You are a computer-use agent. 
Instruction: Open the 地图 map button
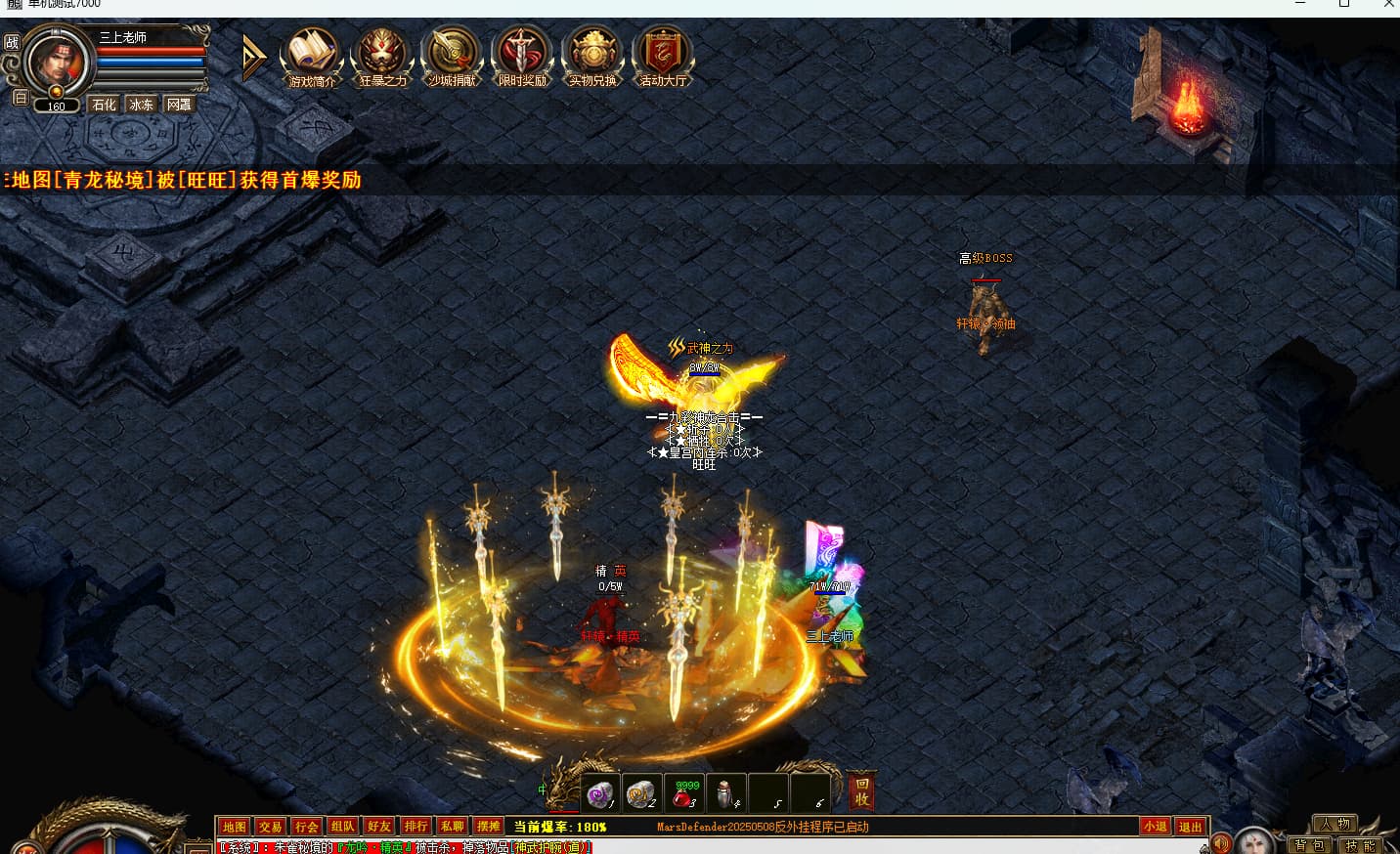pos(234,827)
